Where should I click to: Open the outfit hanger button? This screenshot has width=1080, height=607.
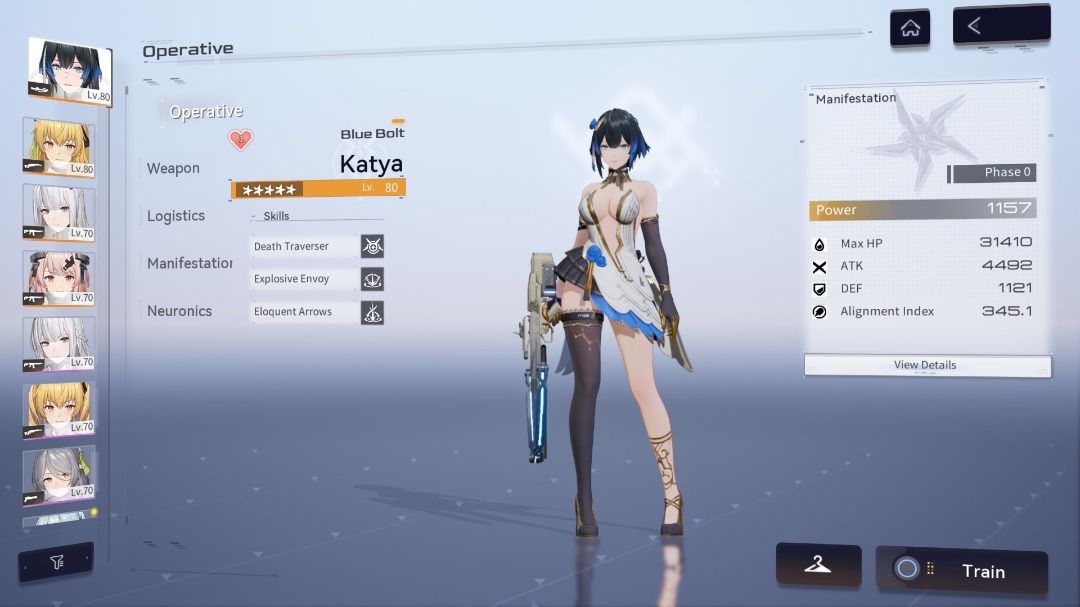click(818, 566)
